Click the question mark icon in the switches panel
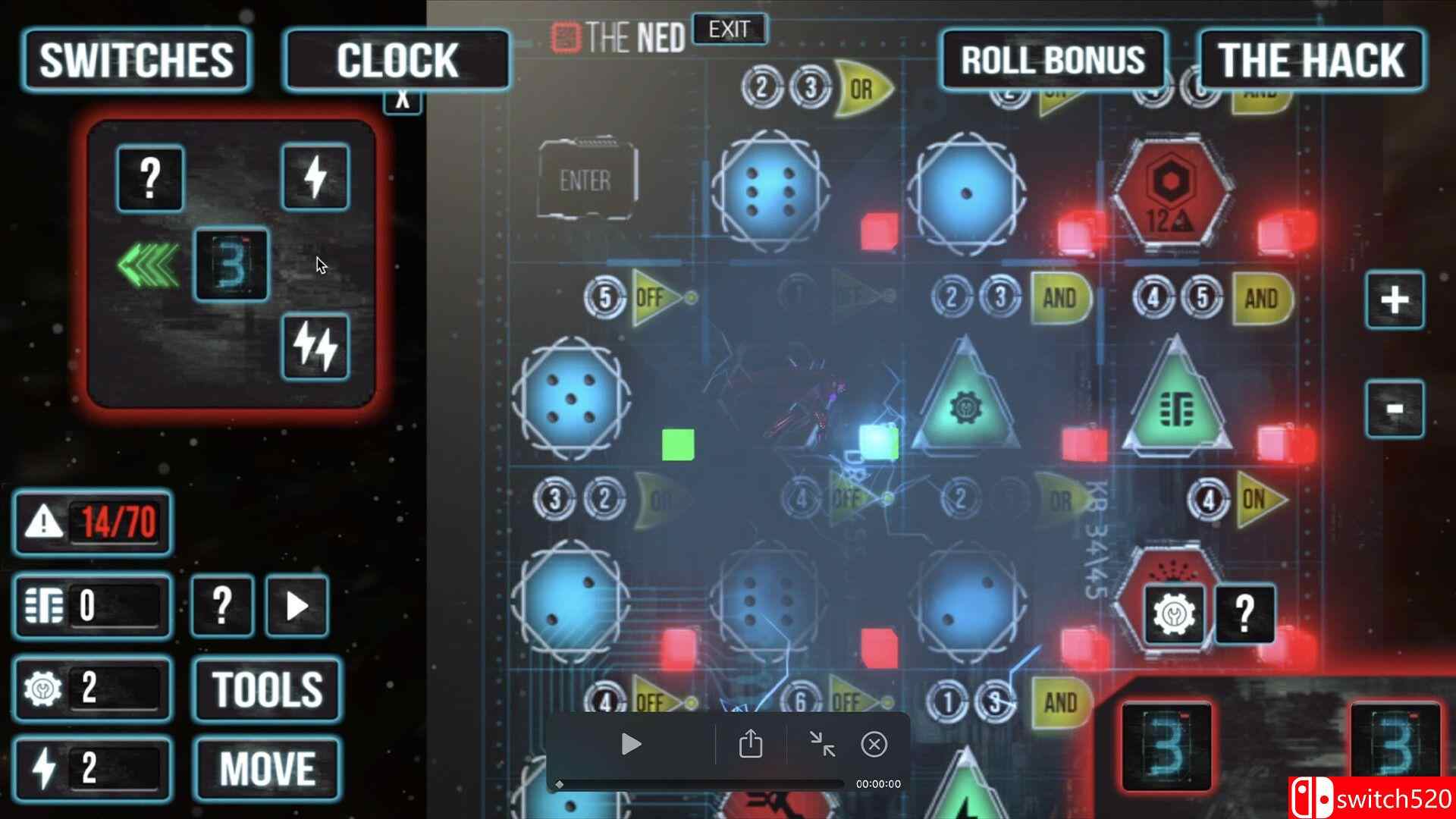Viewport: 1456px width, 819px height. tap(149, 176)
